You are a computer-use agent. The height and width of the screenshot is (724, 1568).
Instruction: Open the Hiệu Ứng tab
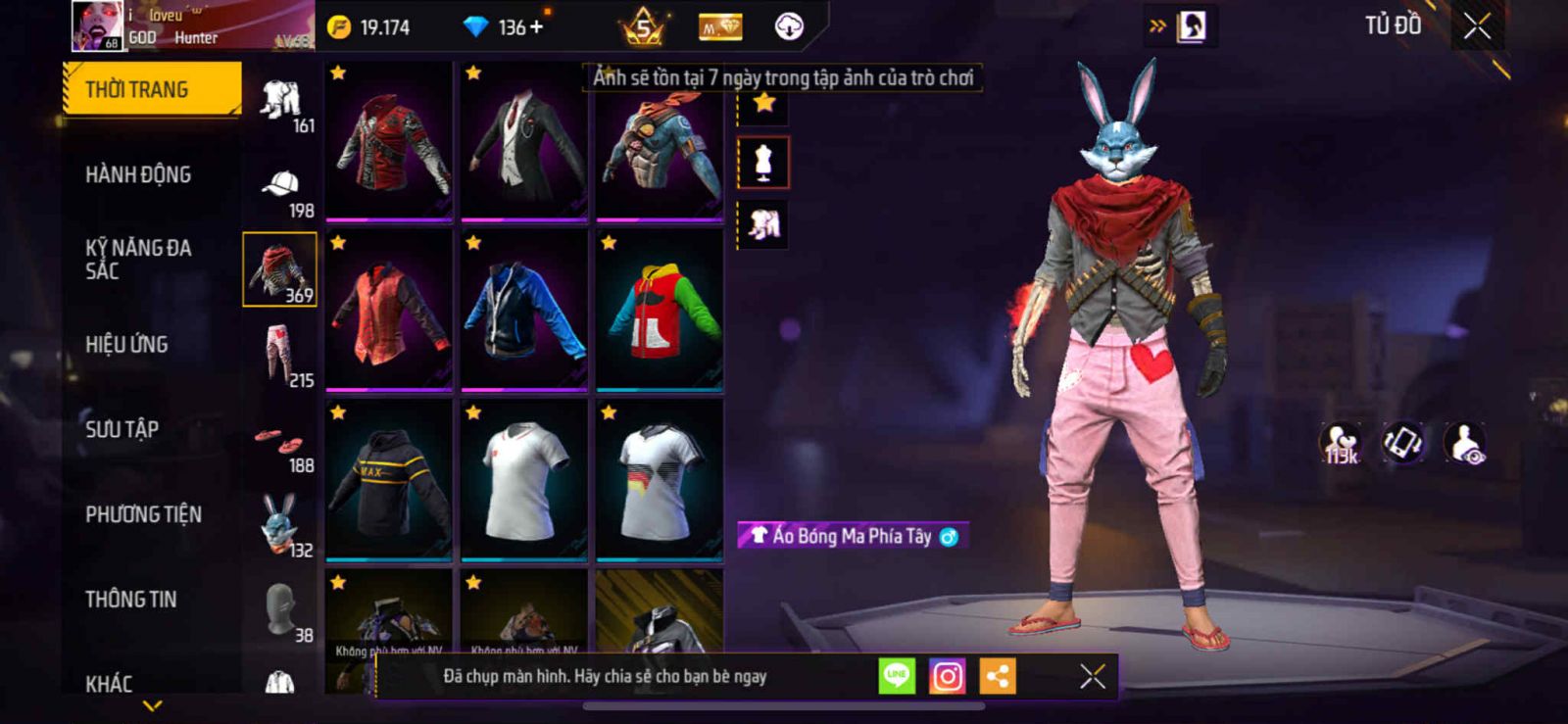pyautogui.click(x=126, y=344)
